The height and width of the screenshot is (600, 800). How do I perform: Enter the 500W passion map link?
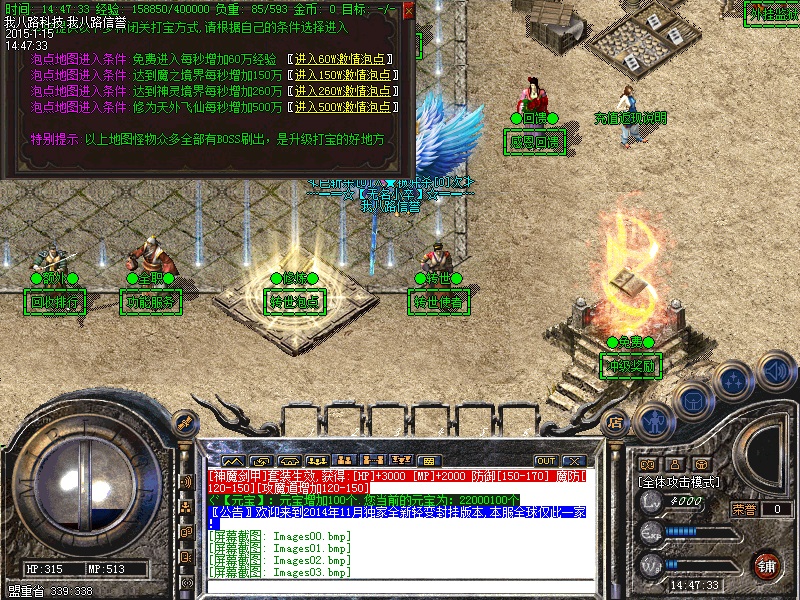point(343,107)
